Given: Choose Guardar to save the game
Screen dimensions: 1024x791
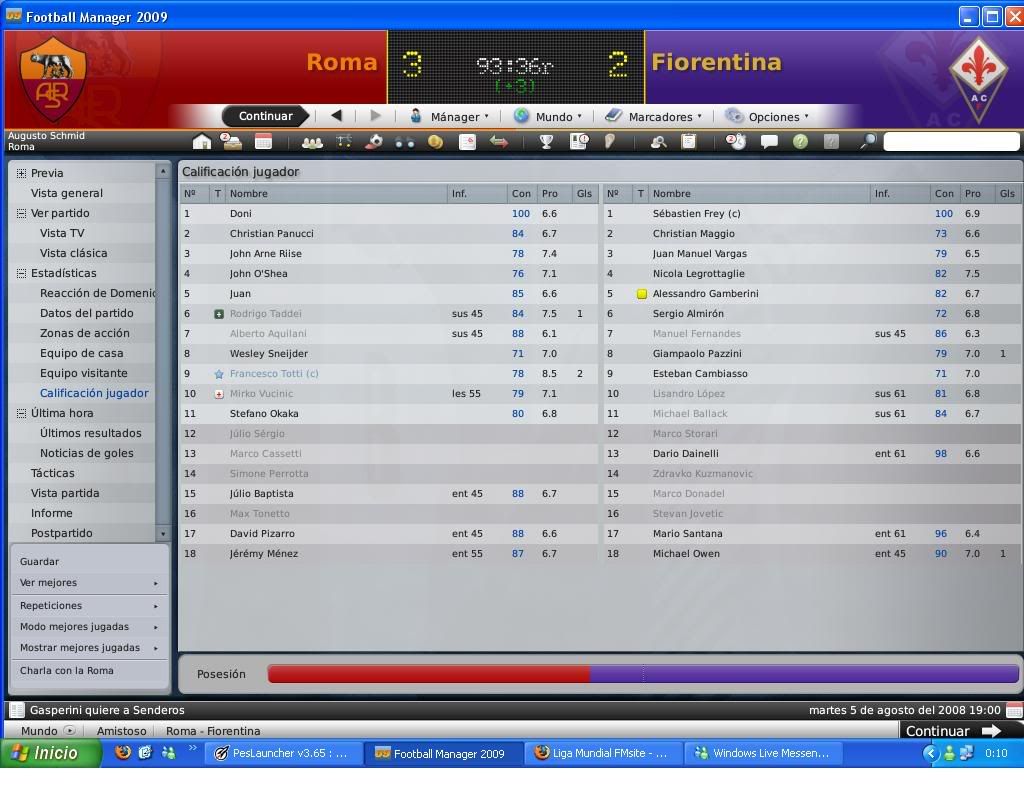Looking at the screenshot, I should 40,562.
